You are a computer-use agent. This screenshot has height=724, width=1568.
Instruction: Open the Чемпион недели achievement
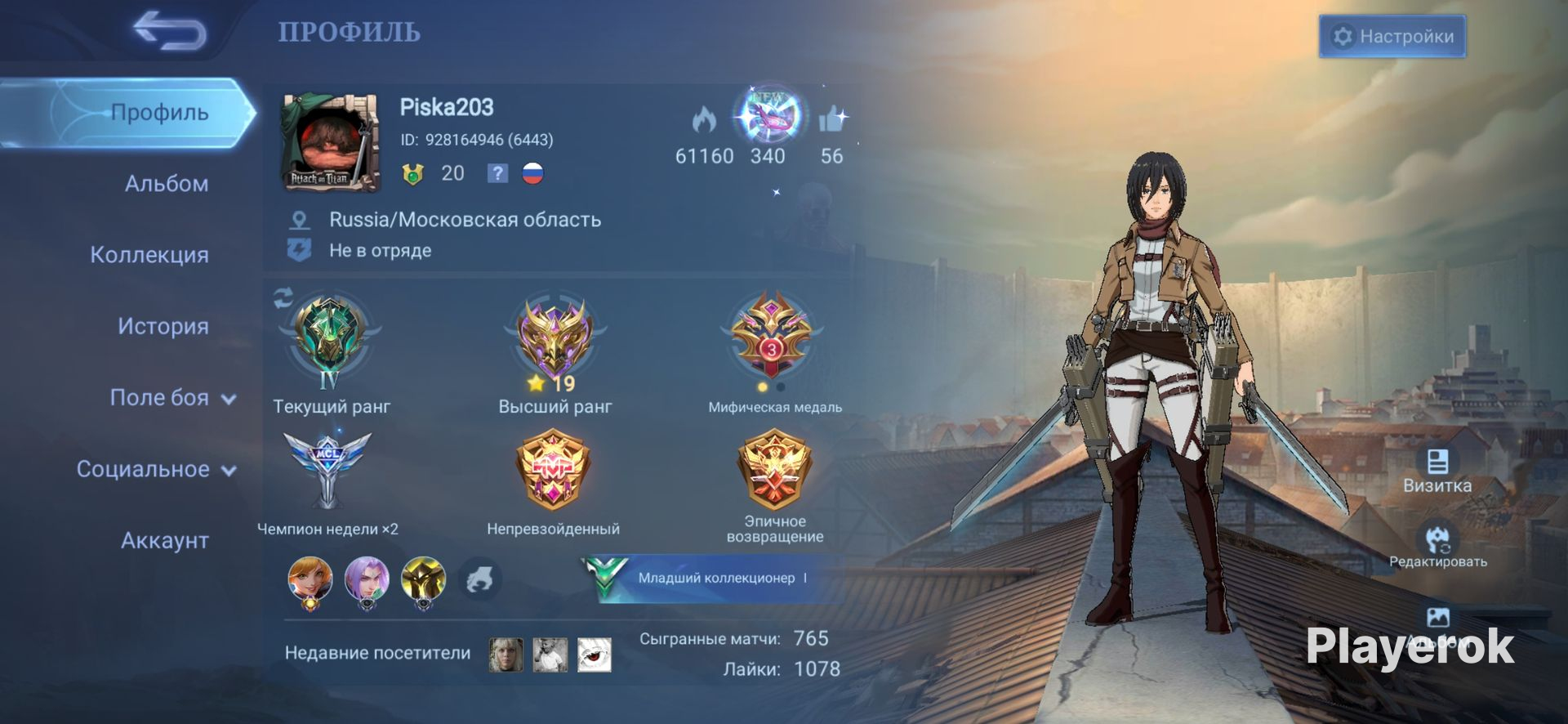(x=327, y=471)
